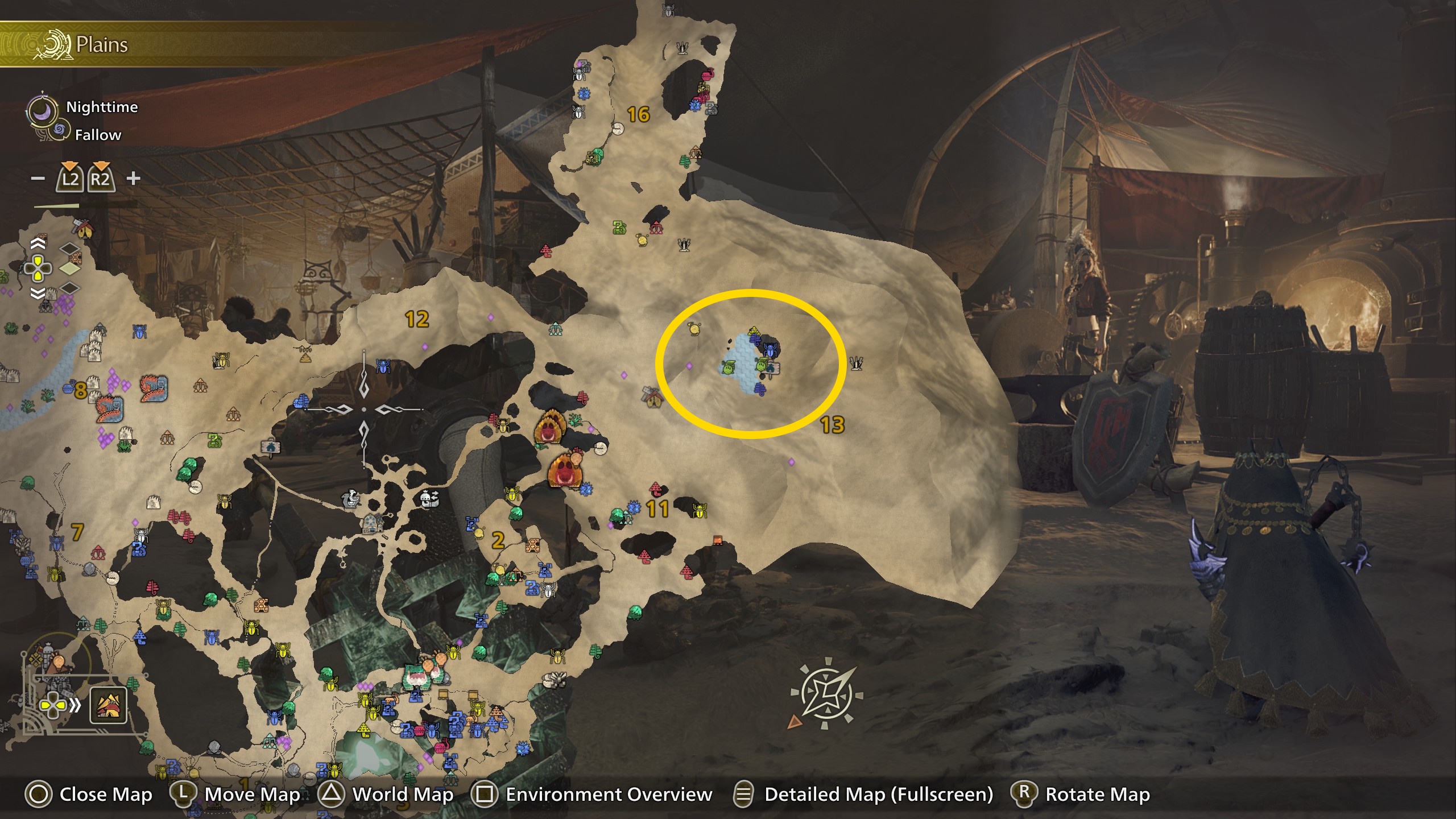Switch to the upper map layer diamond
The width and height of the screenshot is (1456, 819).
pyautogui.click(x=69, y=250)
